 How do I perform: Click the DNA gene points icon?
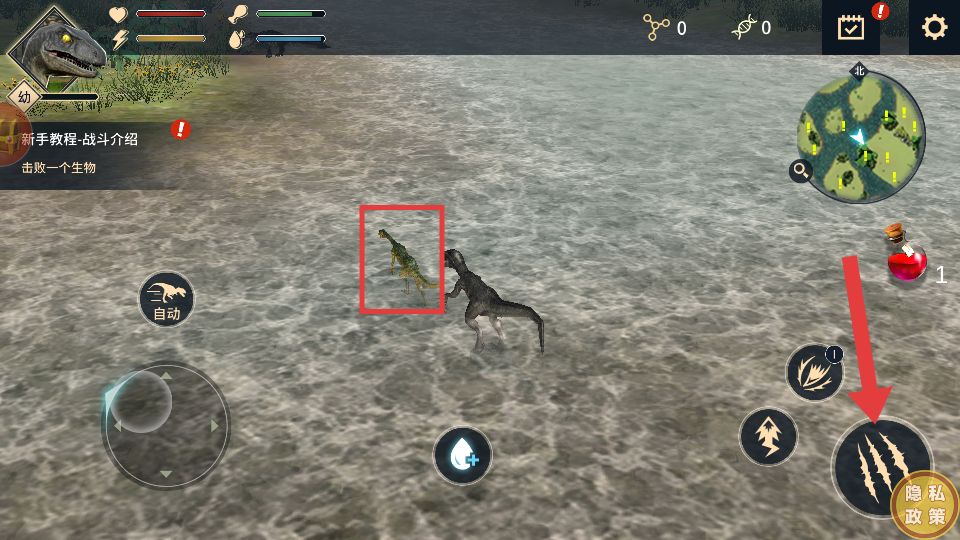(x=742, y=28)
